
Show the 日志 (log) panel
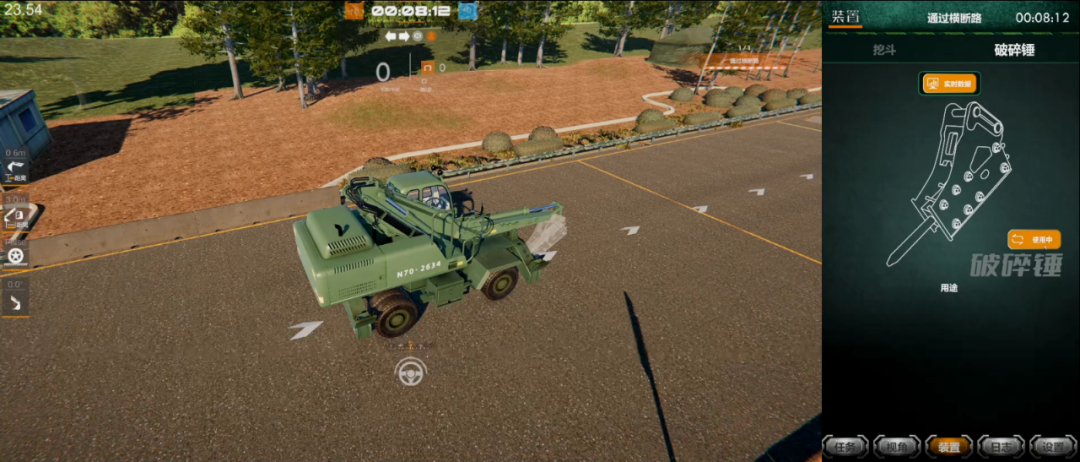pos(1001,447)
